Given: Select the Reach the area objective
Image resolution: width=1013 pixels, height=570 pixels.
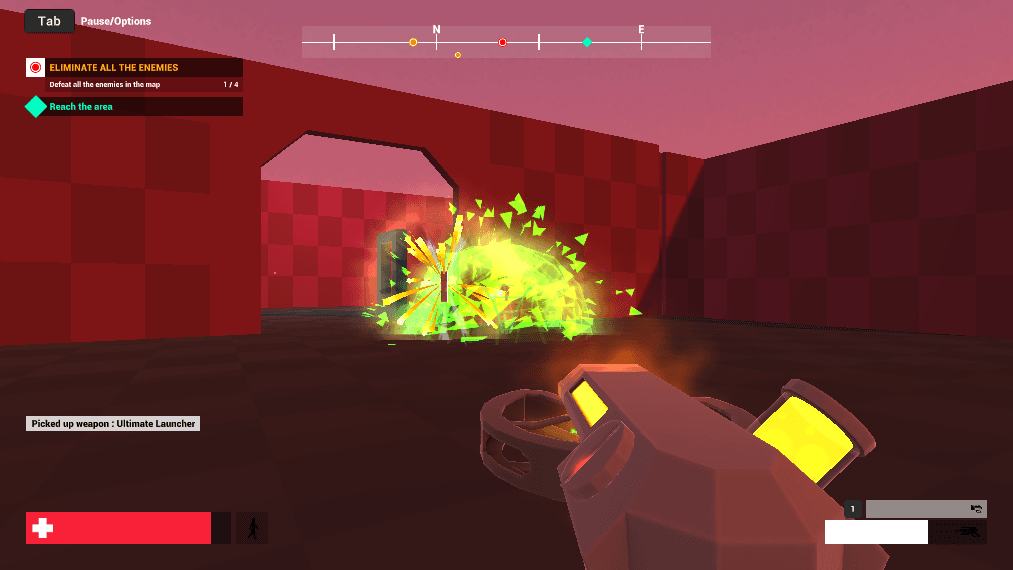Looking at the screenshot, I should pyautogui.click(x=81, y=107).
